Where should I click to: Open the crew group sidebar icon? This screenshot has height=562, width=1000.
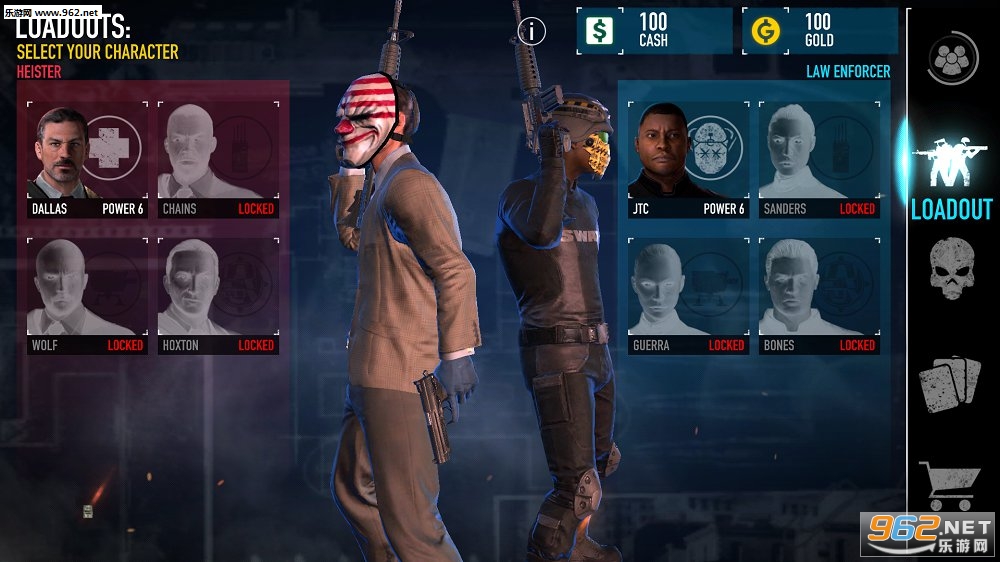pyautogui.click(x=952, y=58)
